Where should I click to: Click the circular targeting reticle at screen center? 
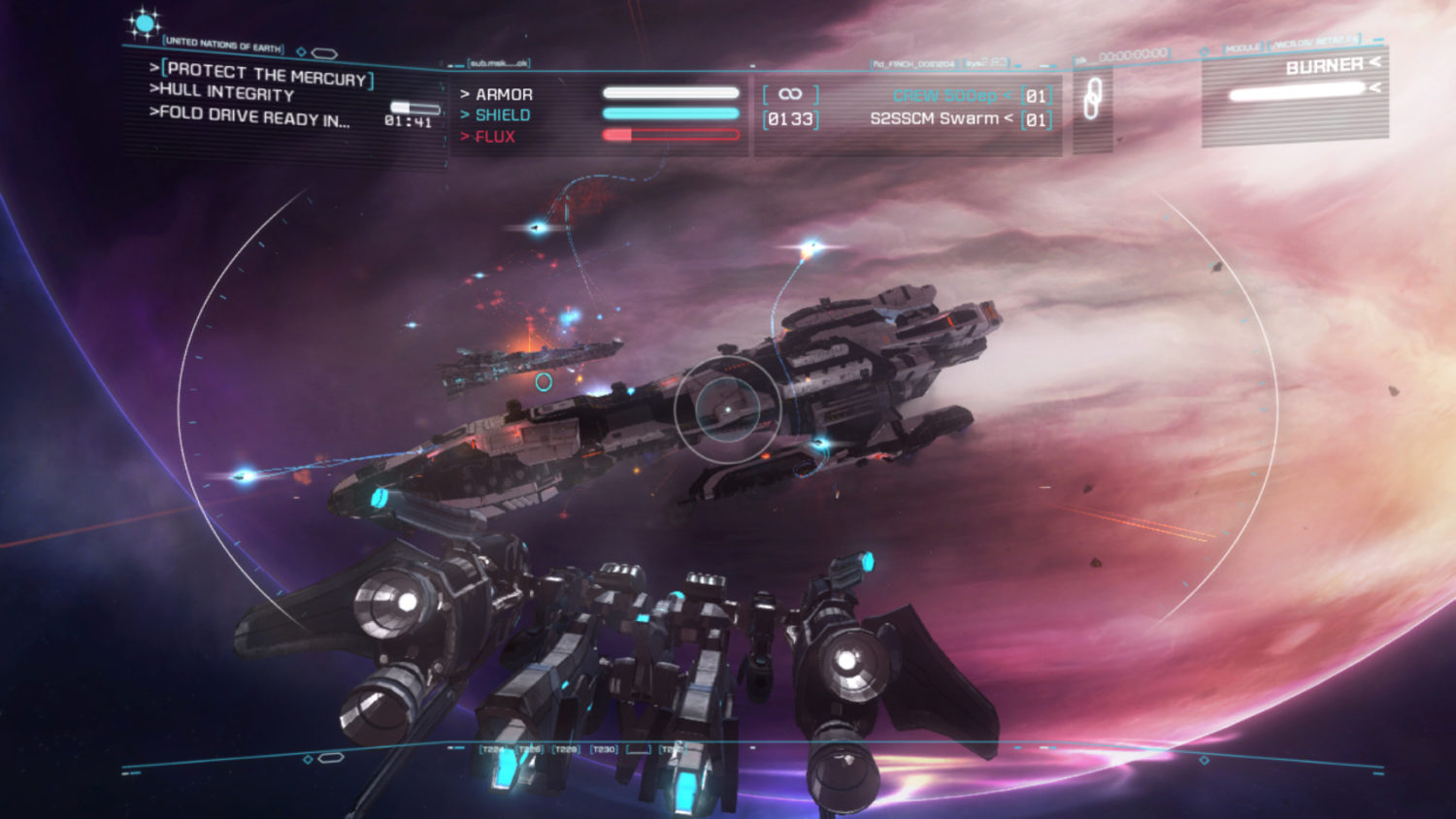(x=726, y=410)
